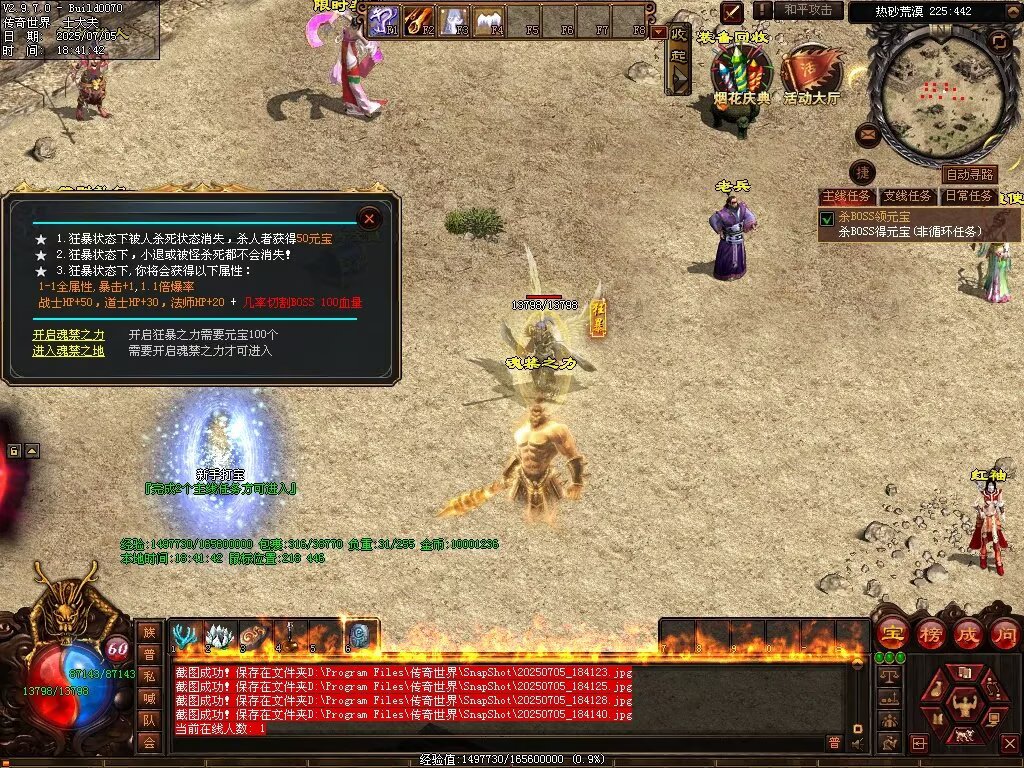Open the mail envelope icon

[x=868, y=134]
